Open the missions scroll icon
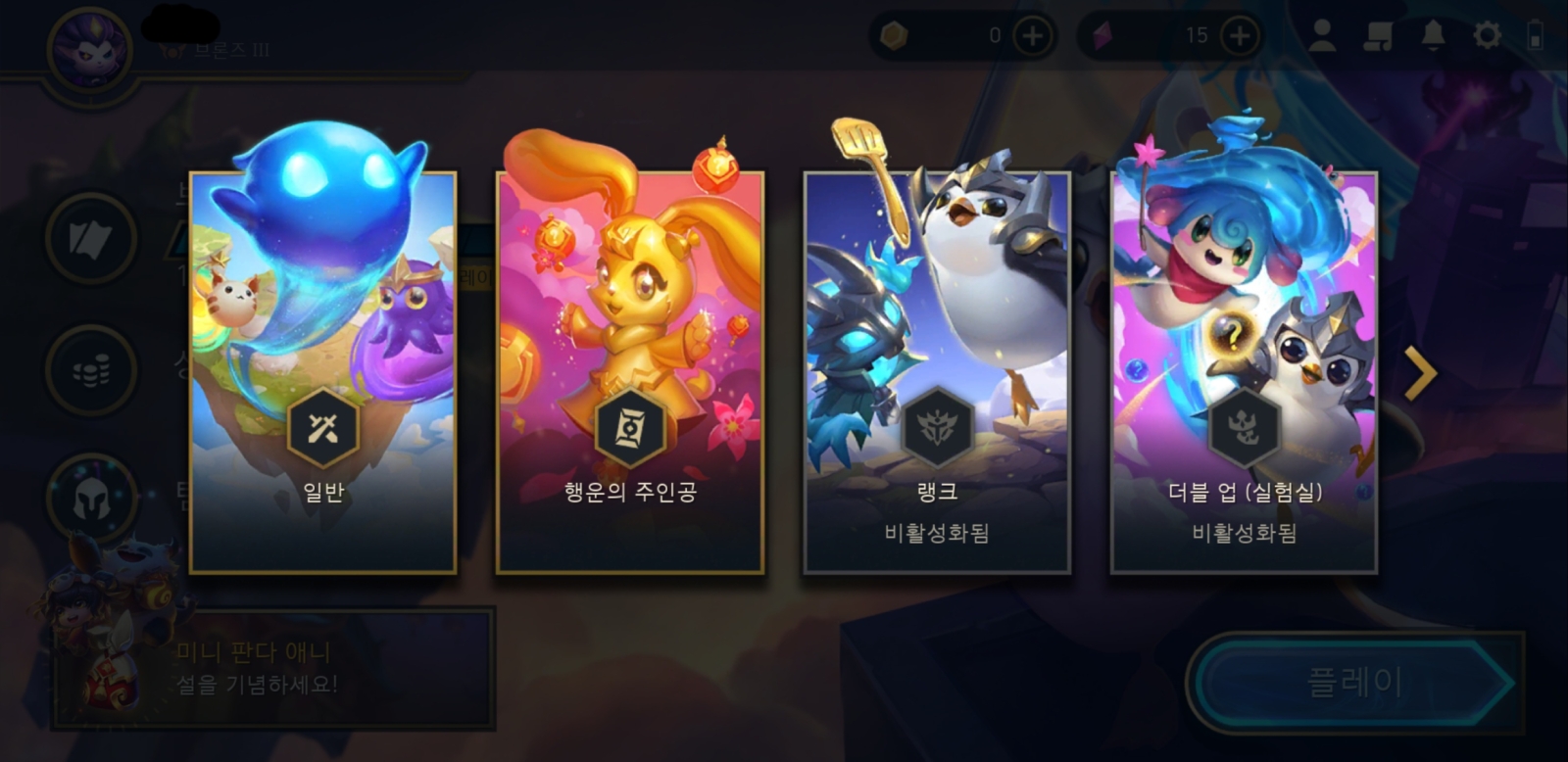This screenshot has width=1568, height=762. point(1378,36)
